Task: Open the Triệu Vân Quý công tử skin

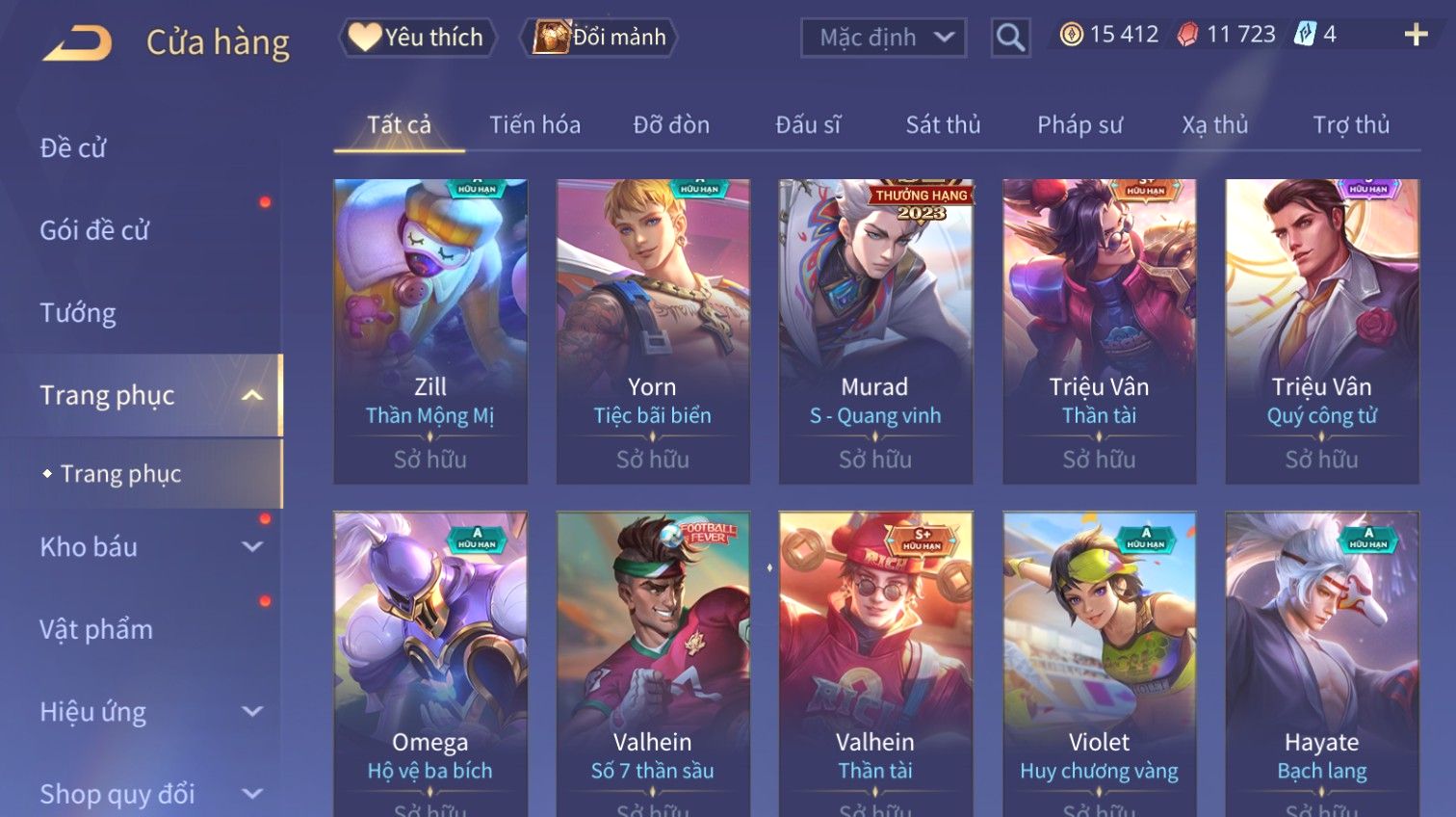Action: [1321, 330]
